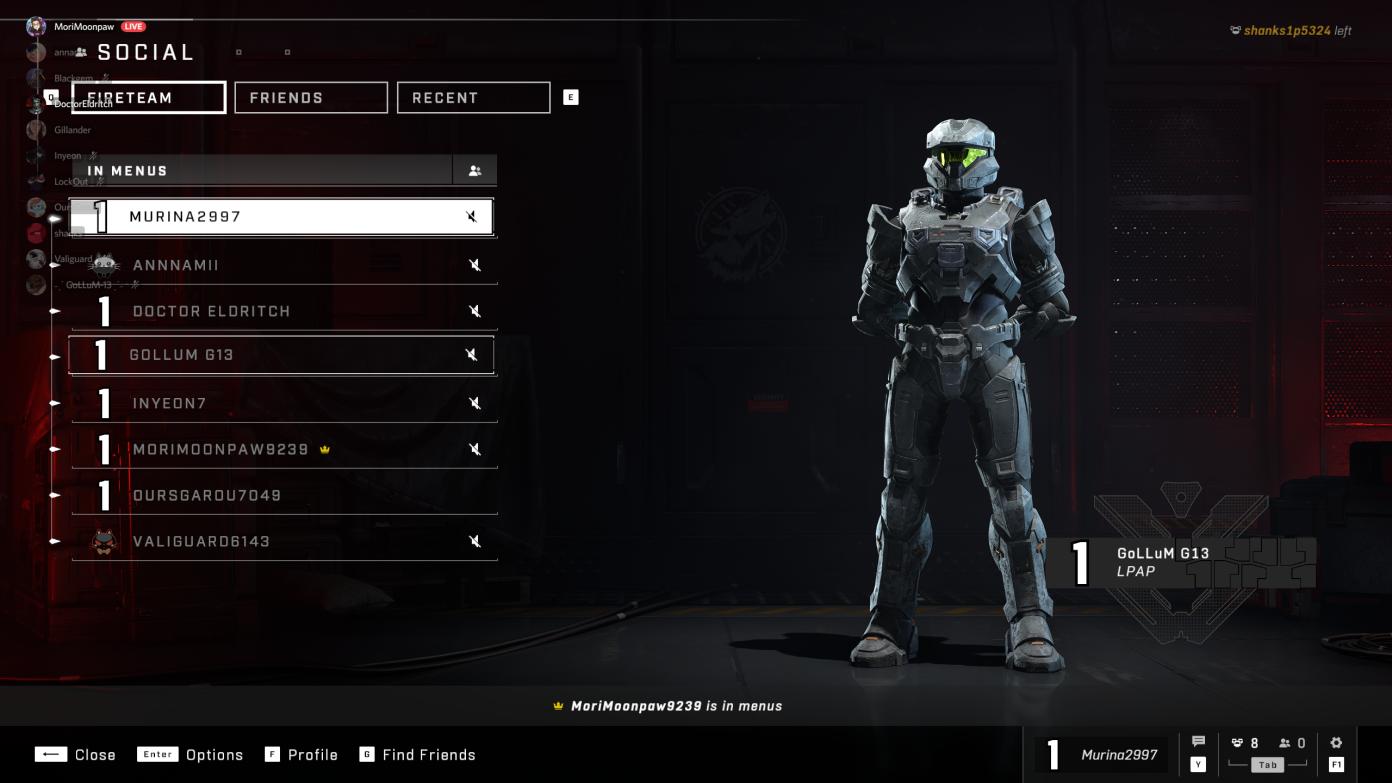
Task: Click the fireteam icon beside In Menus
Action: point(475,171)
